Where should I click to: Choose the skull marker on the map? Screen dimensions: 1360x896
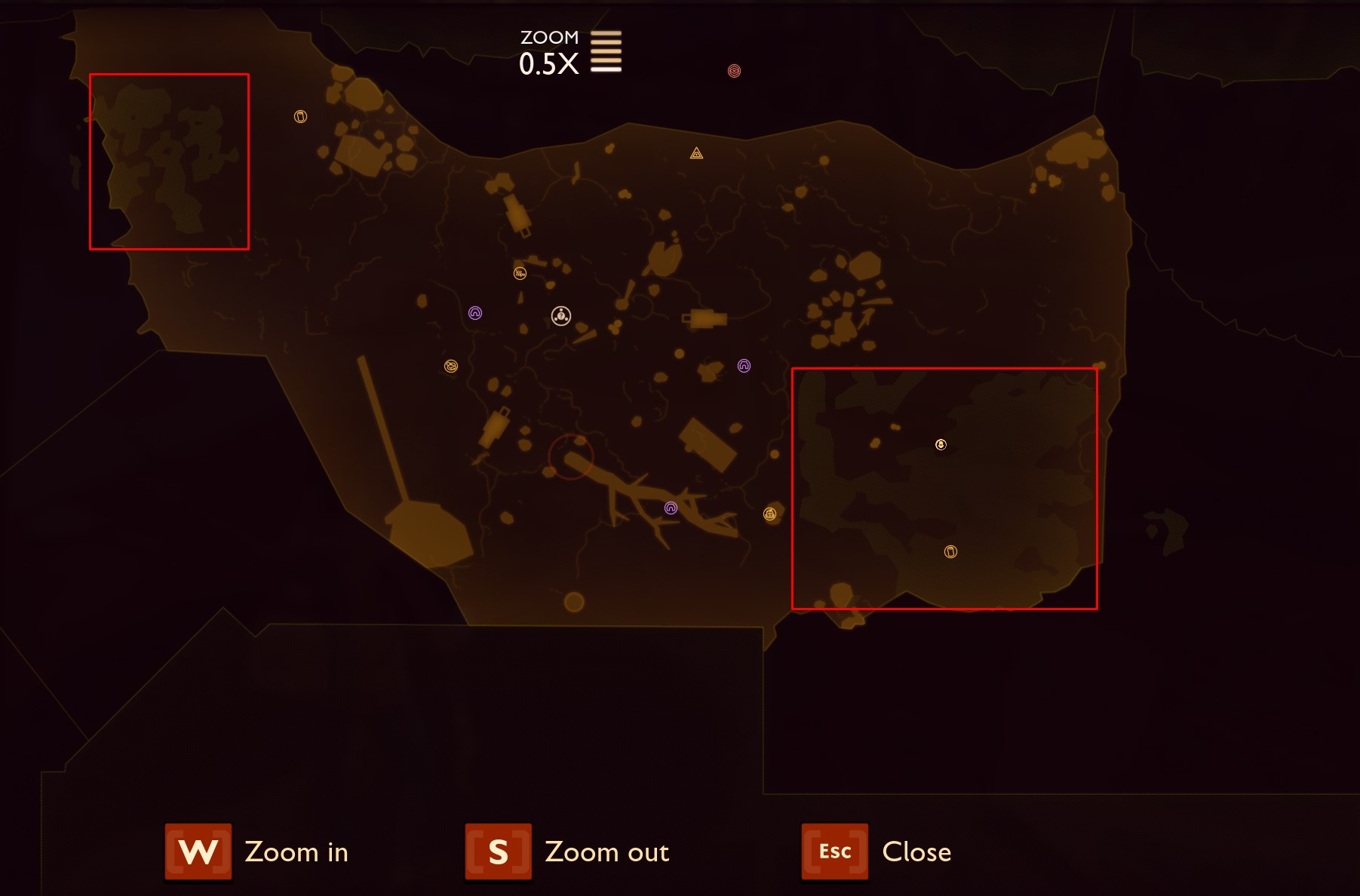click(941, 445)
